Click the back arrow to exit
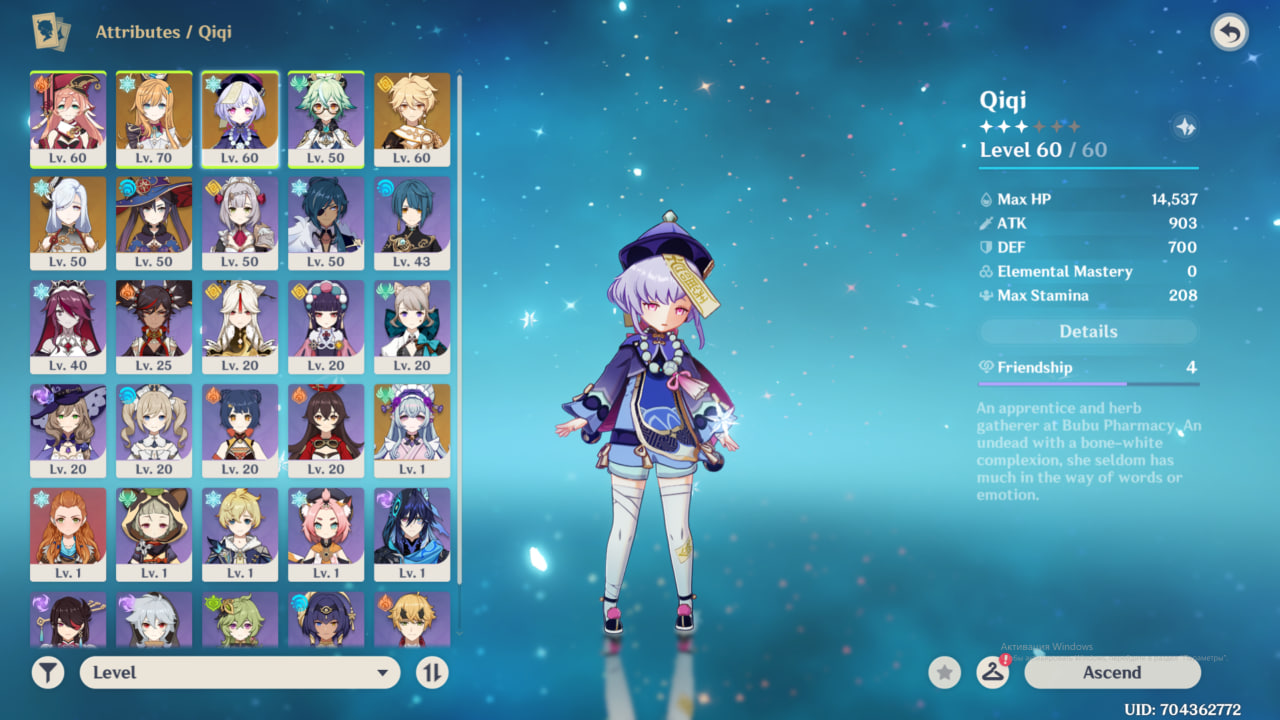This screenshot has width=1280, height=720. (x=1229, y=33)
